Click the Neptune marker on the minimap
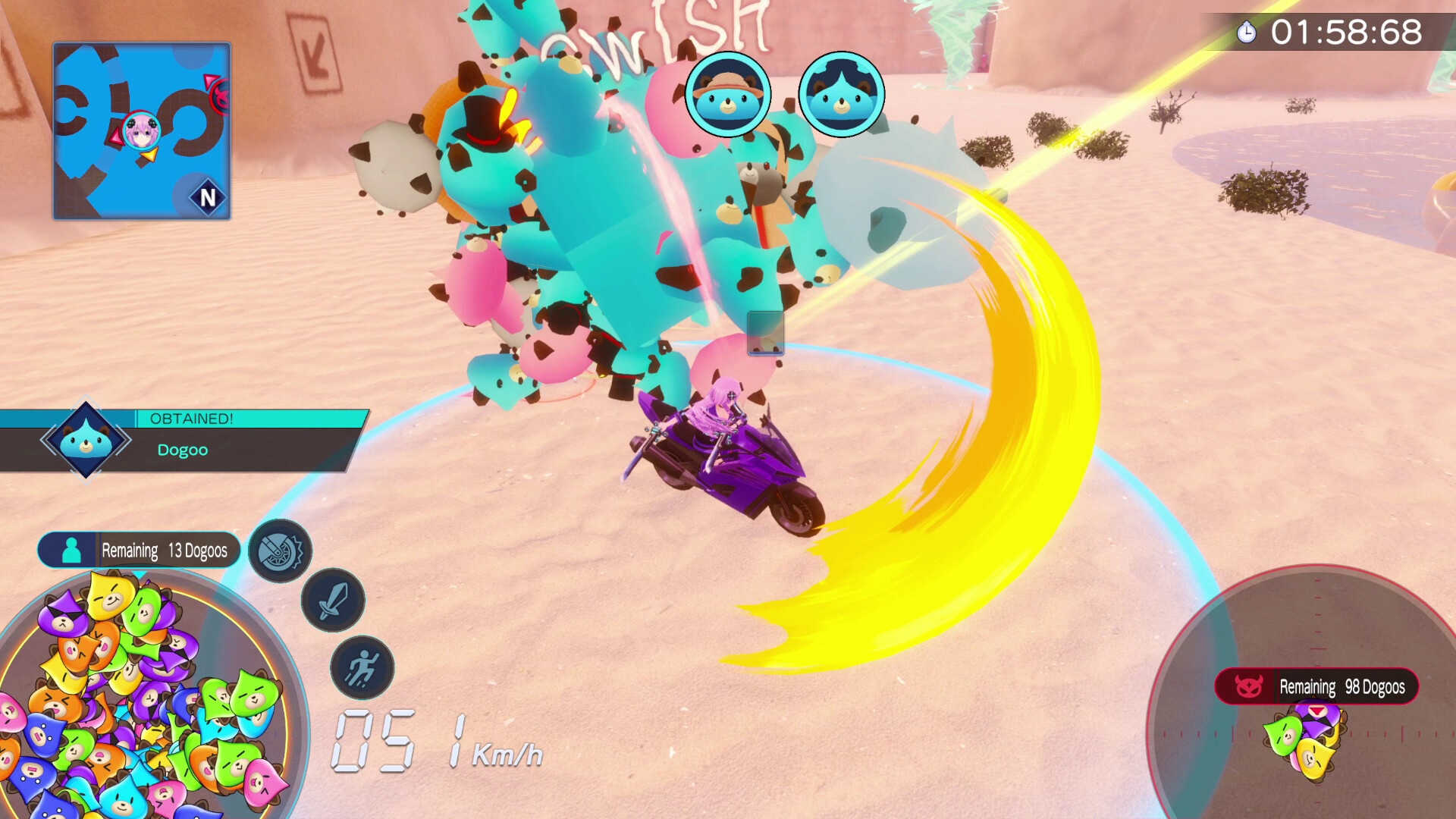Screen dimensions: 1456x819 click(x=141, y=131)
